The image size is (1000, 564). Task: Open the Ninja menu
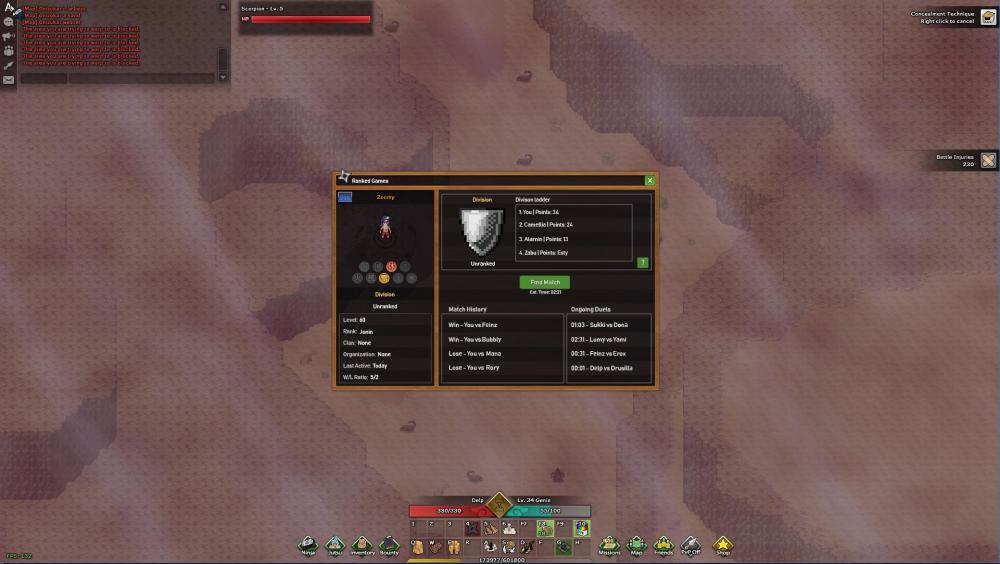pos(309,545)
